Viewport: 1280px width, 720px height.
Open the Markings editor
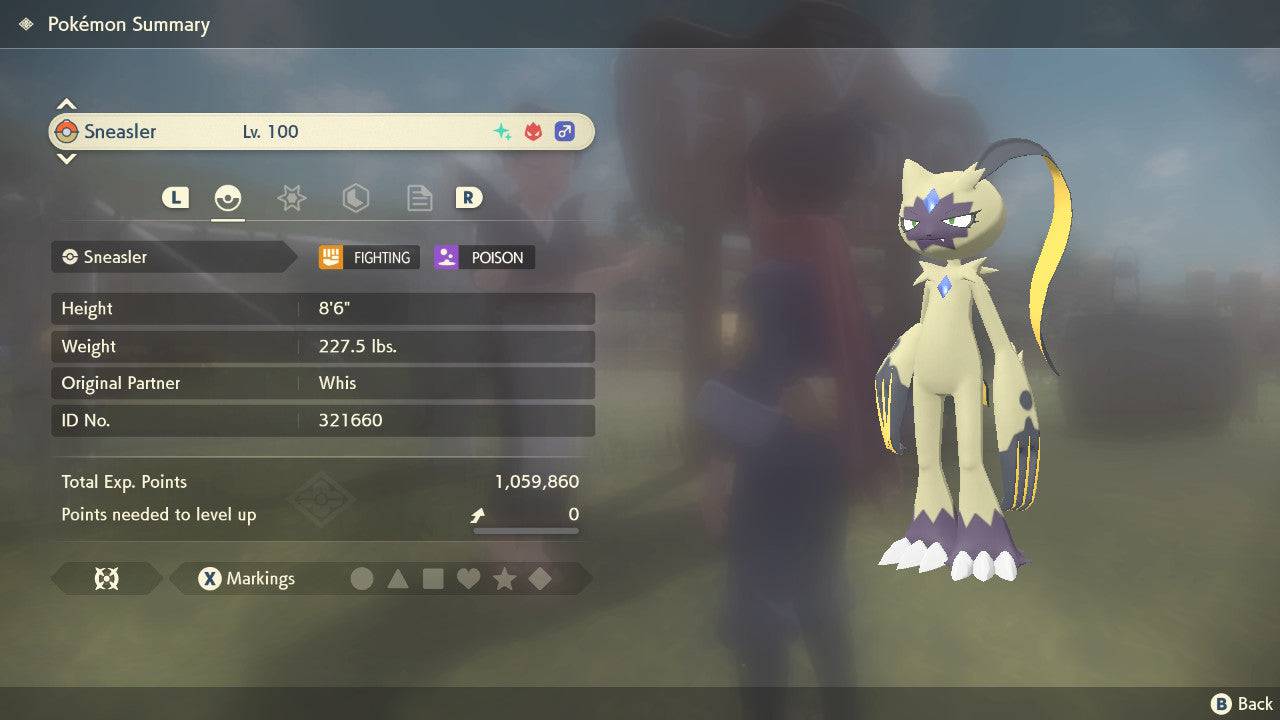pos(246,578)
